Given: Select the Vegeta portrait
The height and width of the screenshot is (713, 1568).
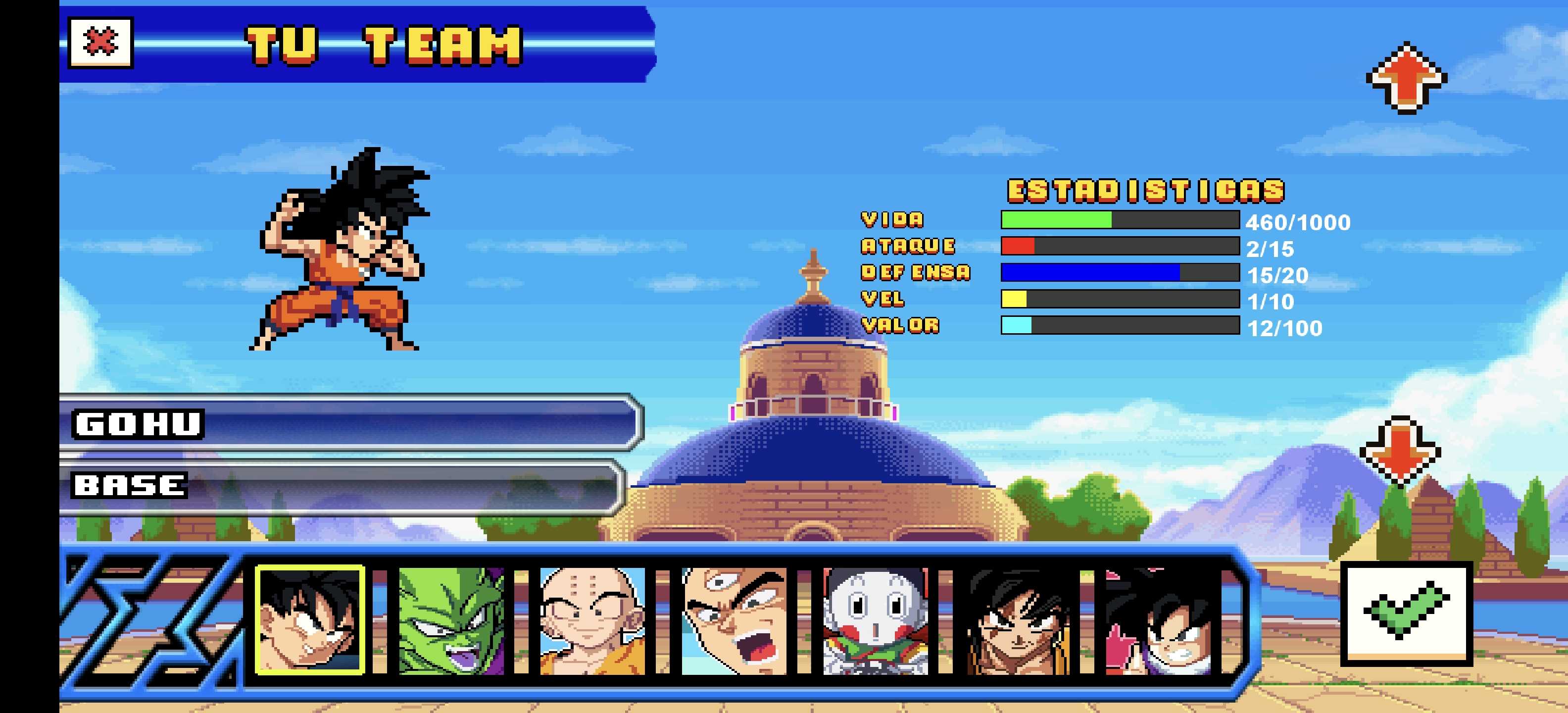Looking at the screenshot, I should 734,620.
